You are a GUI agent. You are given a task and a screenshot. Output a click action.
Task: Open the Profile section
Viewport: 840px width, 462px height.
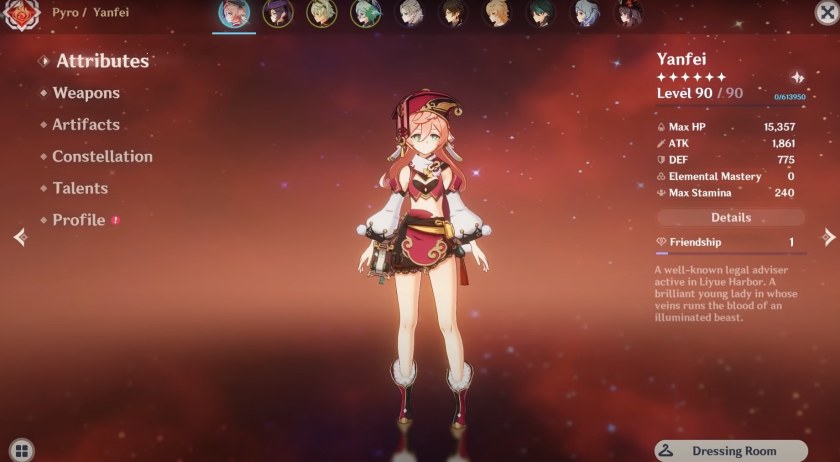[x=79, y=220]
